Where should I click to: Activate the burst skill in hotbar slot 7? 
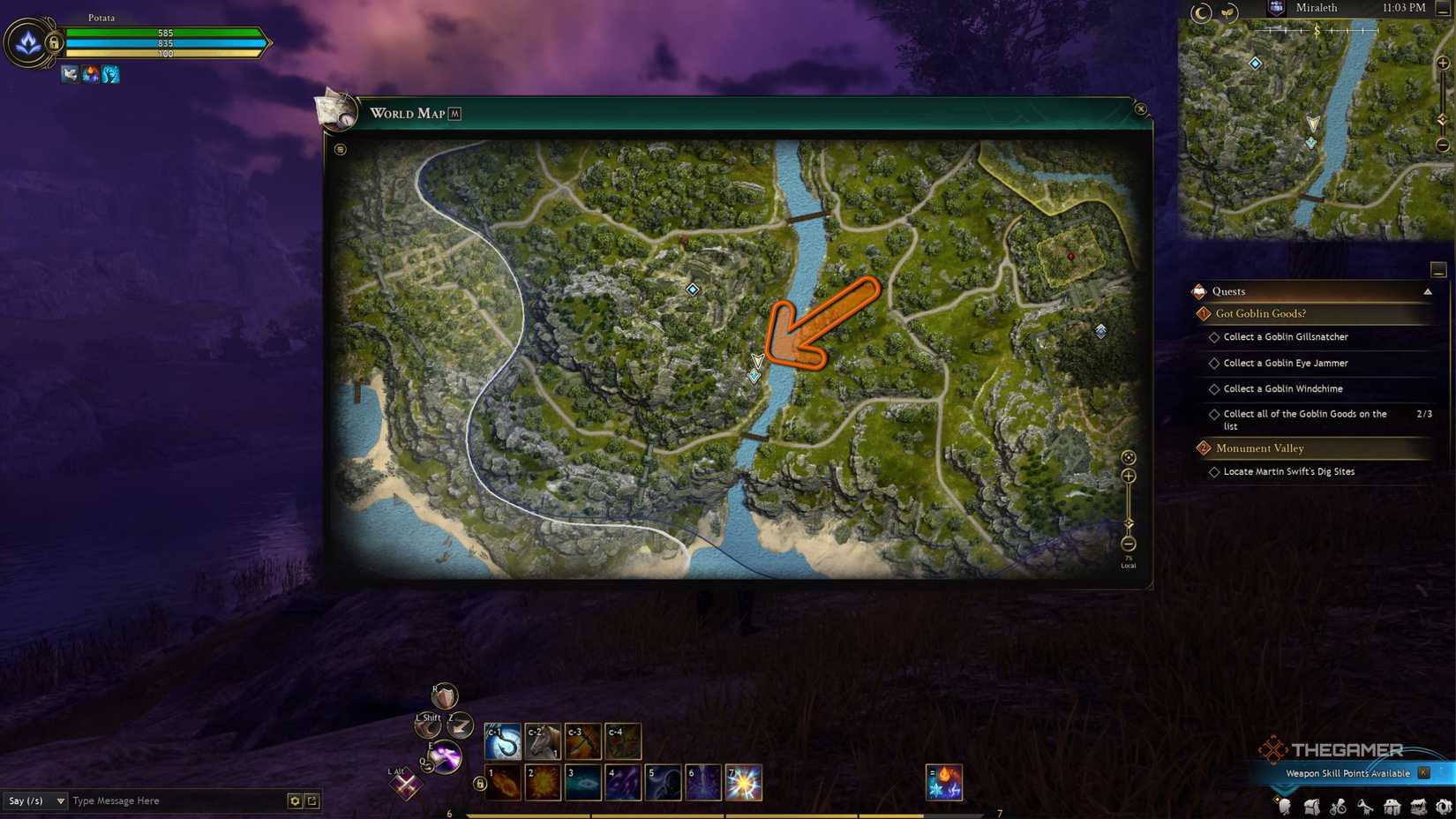[x=744, y=783]
